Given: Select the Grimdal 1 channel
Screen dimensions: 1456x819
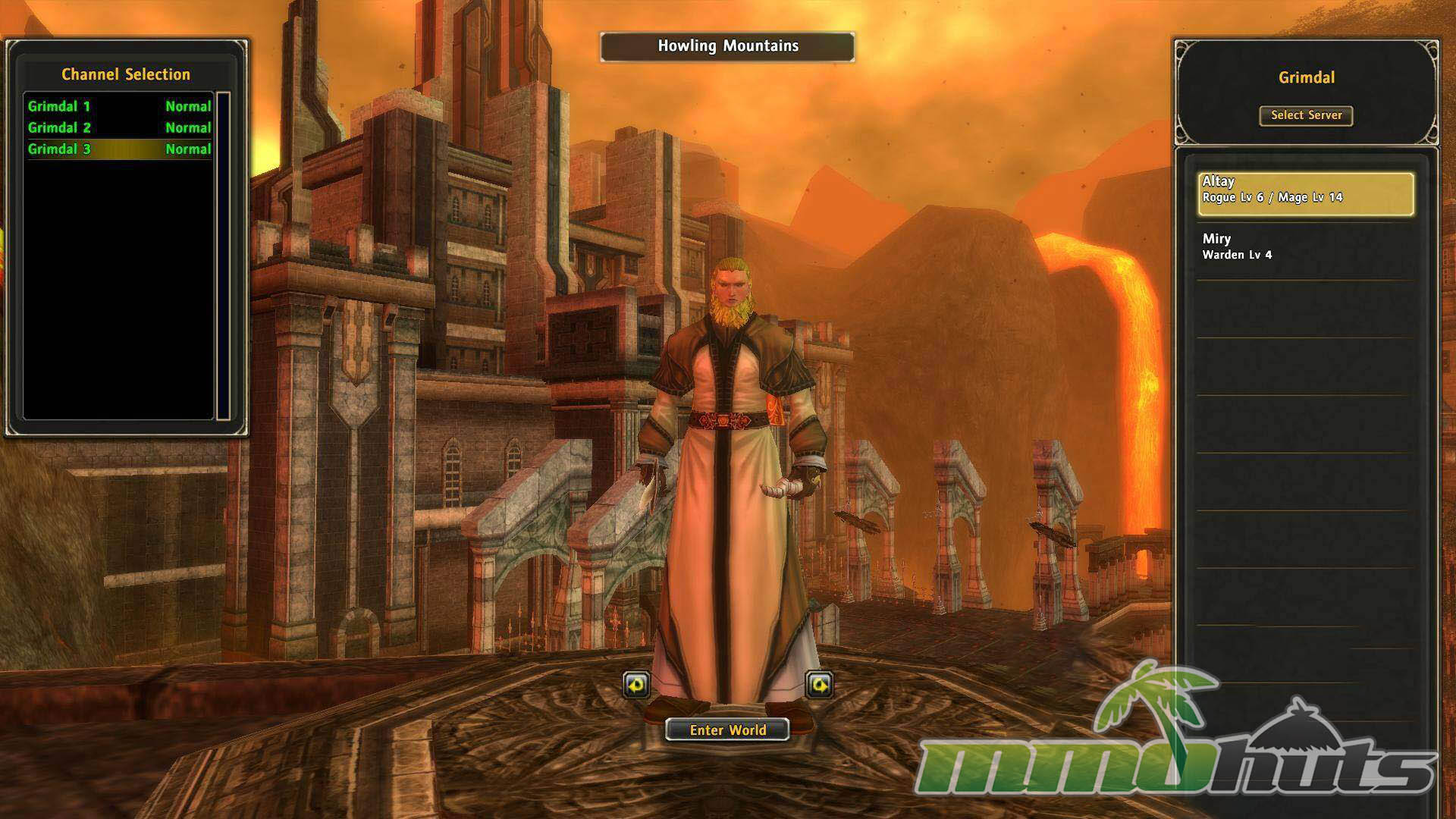Looking at the screenshot, I should coord(119,106).
